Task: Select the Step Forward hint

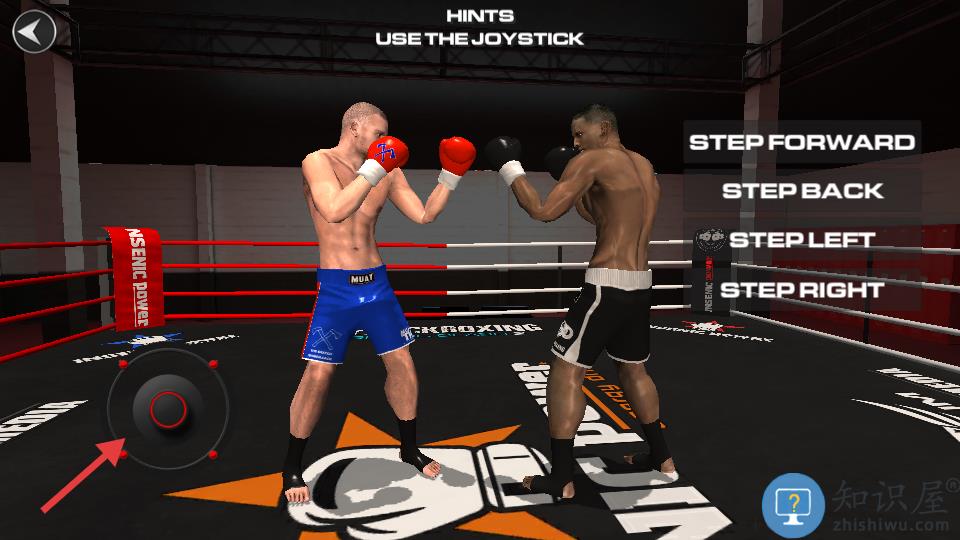Action: click(x=802, y=141)
